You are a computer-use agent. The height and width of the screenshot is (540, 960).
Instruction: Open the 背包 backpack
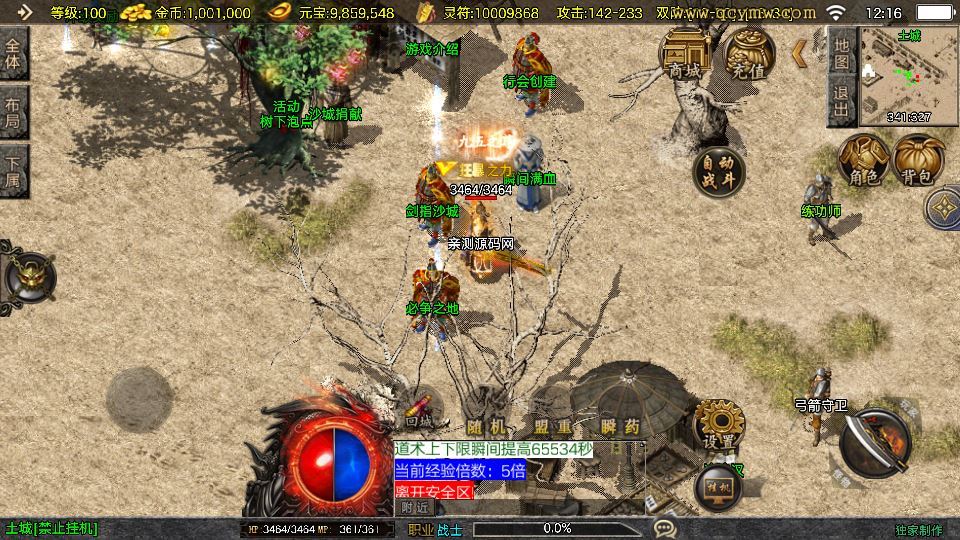[919, 161]
